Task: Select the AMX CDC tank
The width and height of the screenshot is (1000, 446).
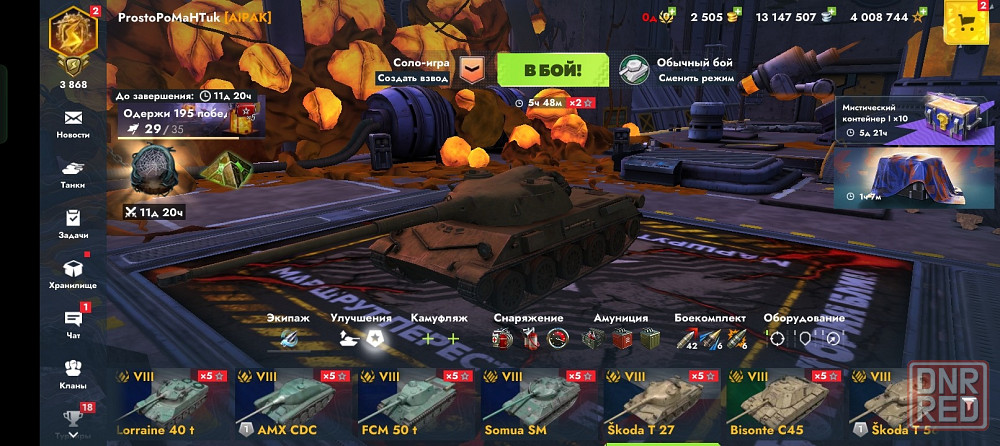Action: pyautogui.click(x=291, y=405)
